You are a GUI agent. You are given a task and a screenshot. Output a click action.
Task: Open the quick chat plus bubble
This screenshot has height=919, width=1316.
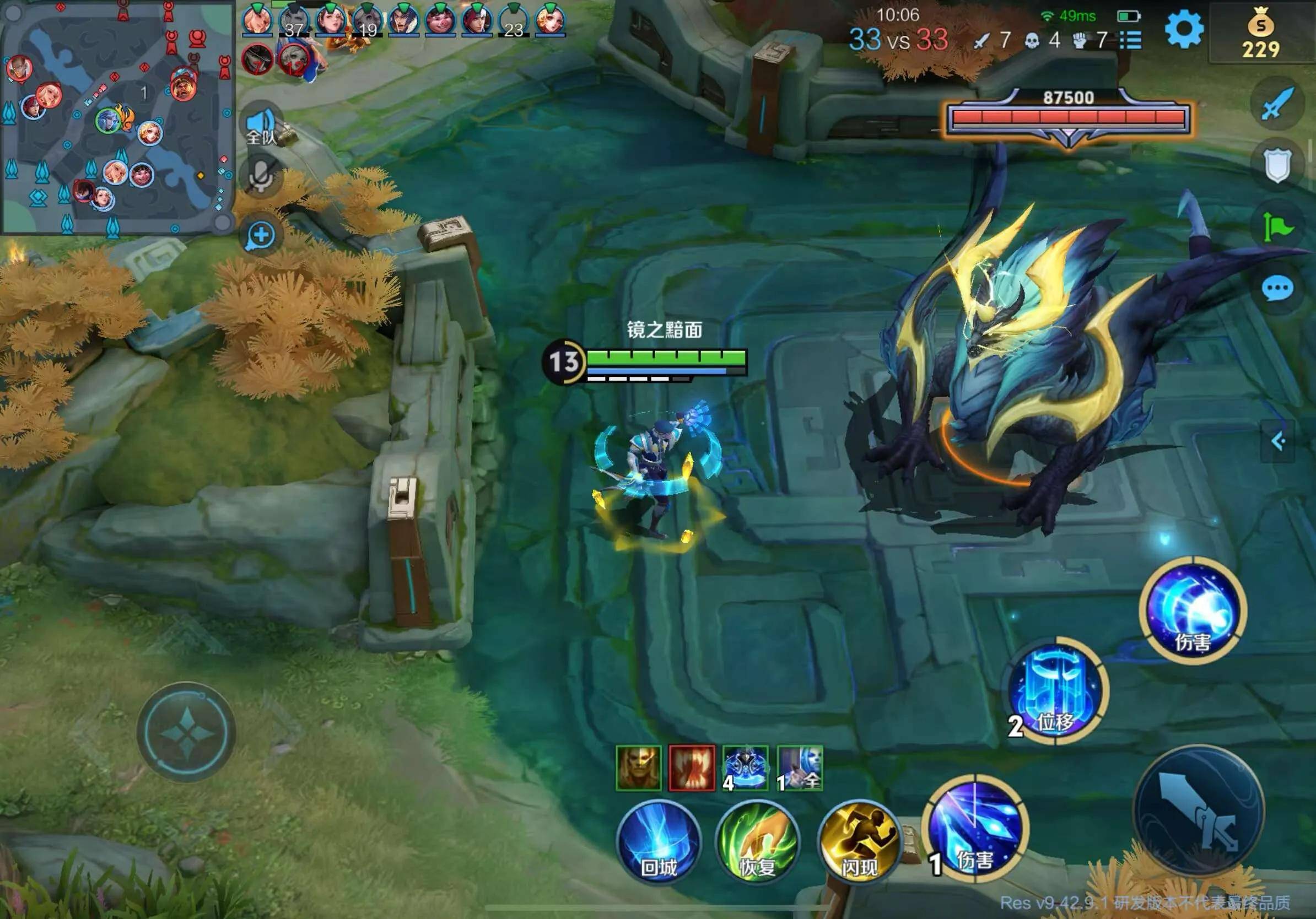pyautogui.click(x=261, y=235)
